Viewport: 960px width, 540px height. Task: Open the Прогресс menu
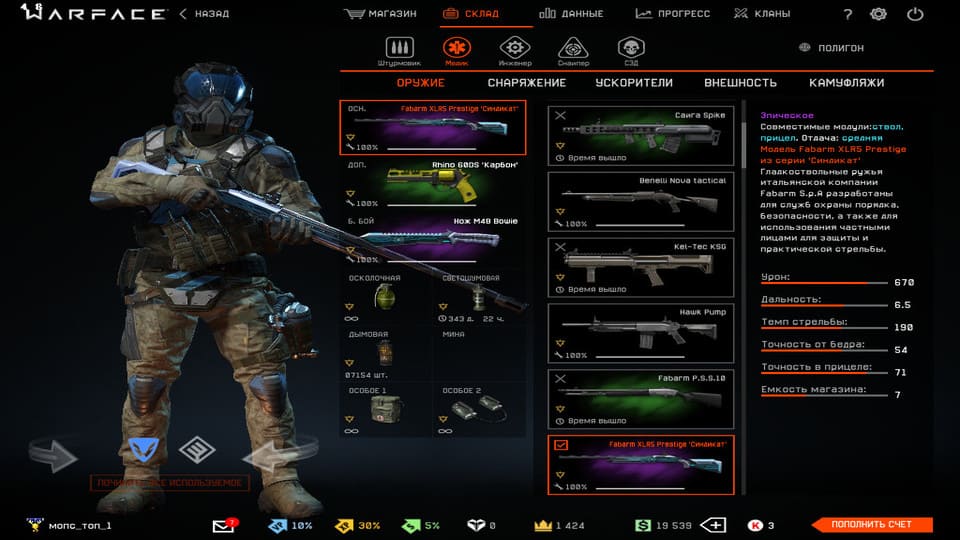[672, 14]
